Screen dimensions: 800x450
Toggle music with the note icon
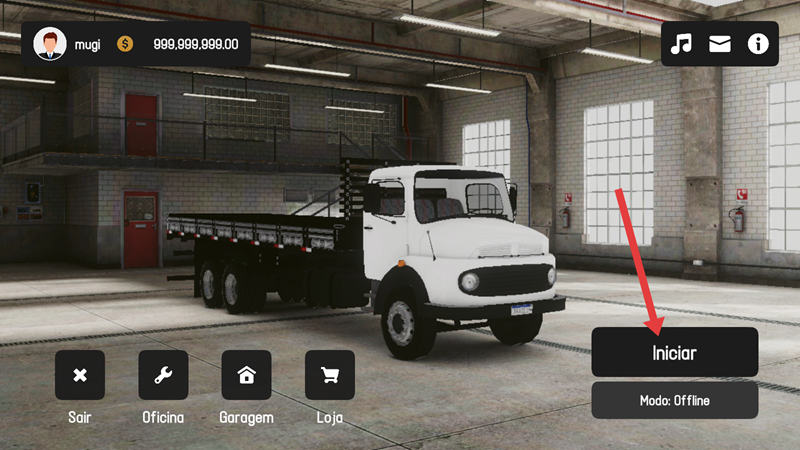click(681, 44)
